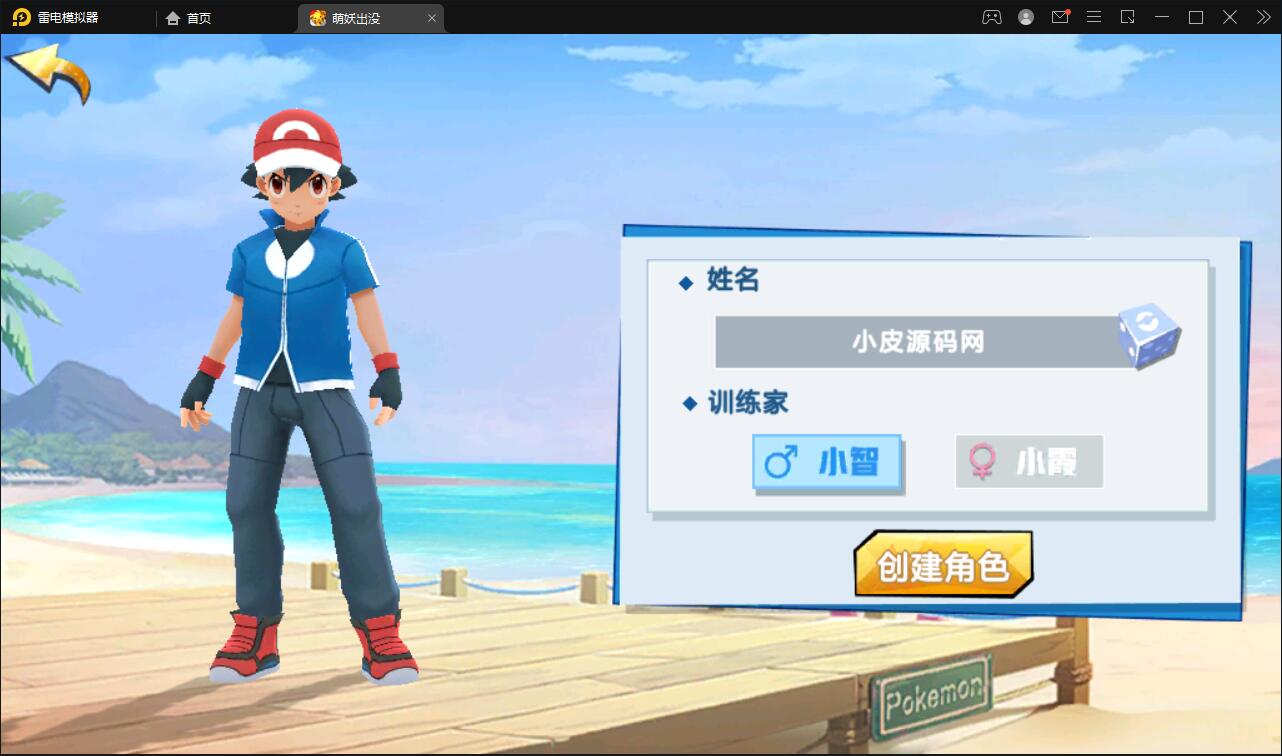The image size is (1282, 756).
Task: Select the 萌妖出没 game tab
Action: pos(360,17)
